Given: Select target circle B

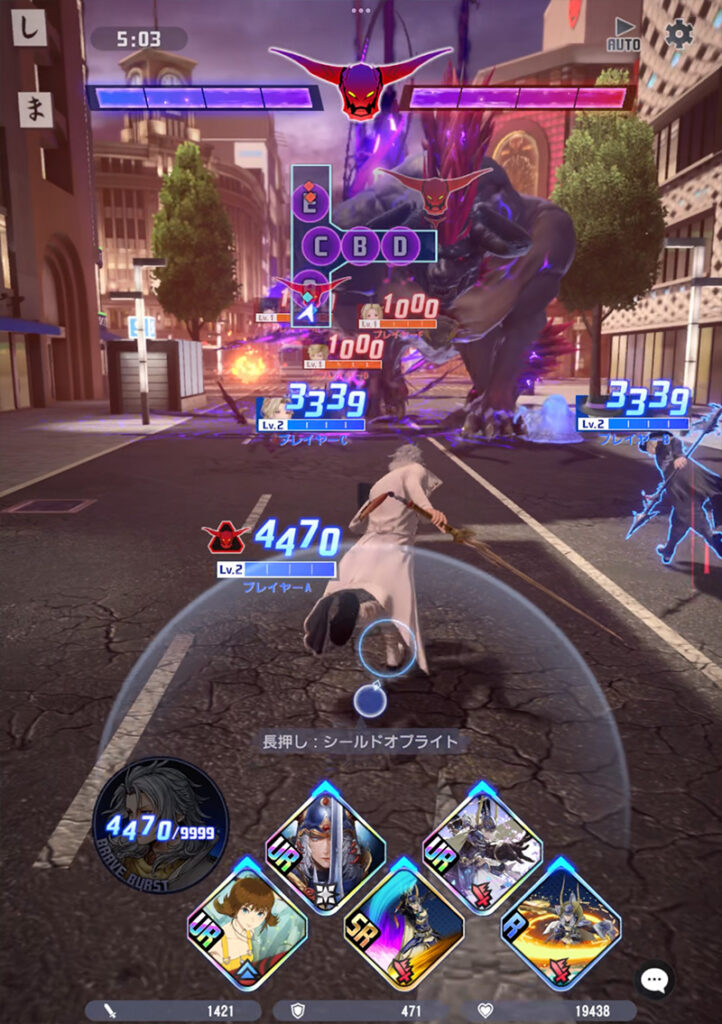Looking at the screenshot, I should coord(360,246).
